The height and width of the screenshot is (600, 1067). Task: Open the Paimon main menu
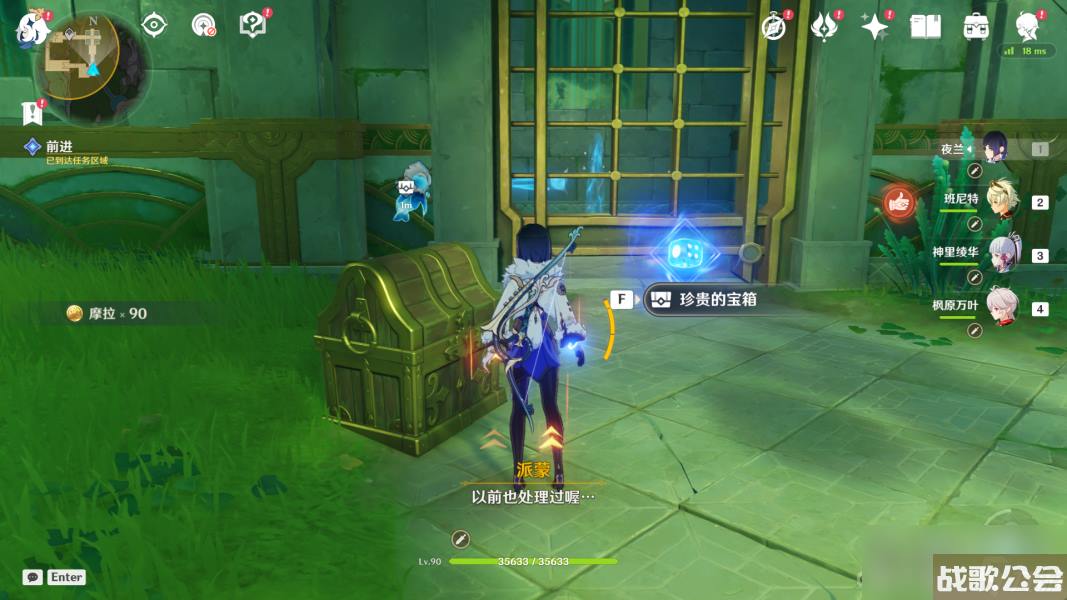click(x=31, y=28)
